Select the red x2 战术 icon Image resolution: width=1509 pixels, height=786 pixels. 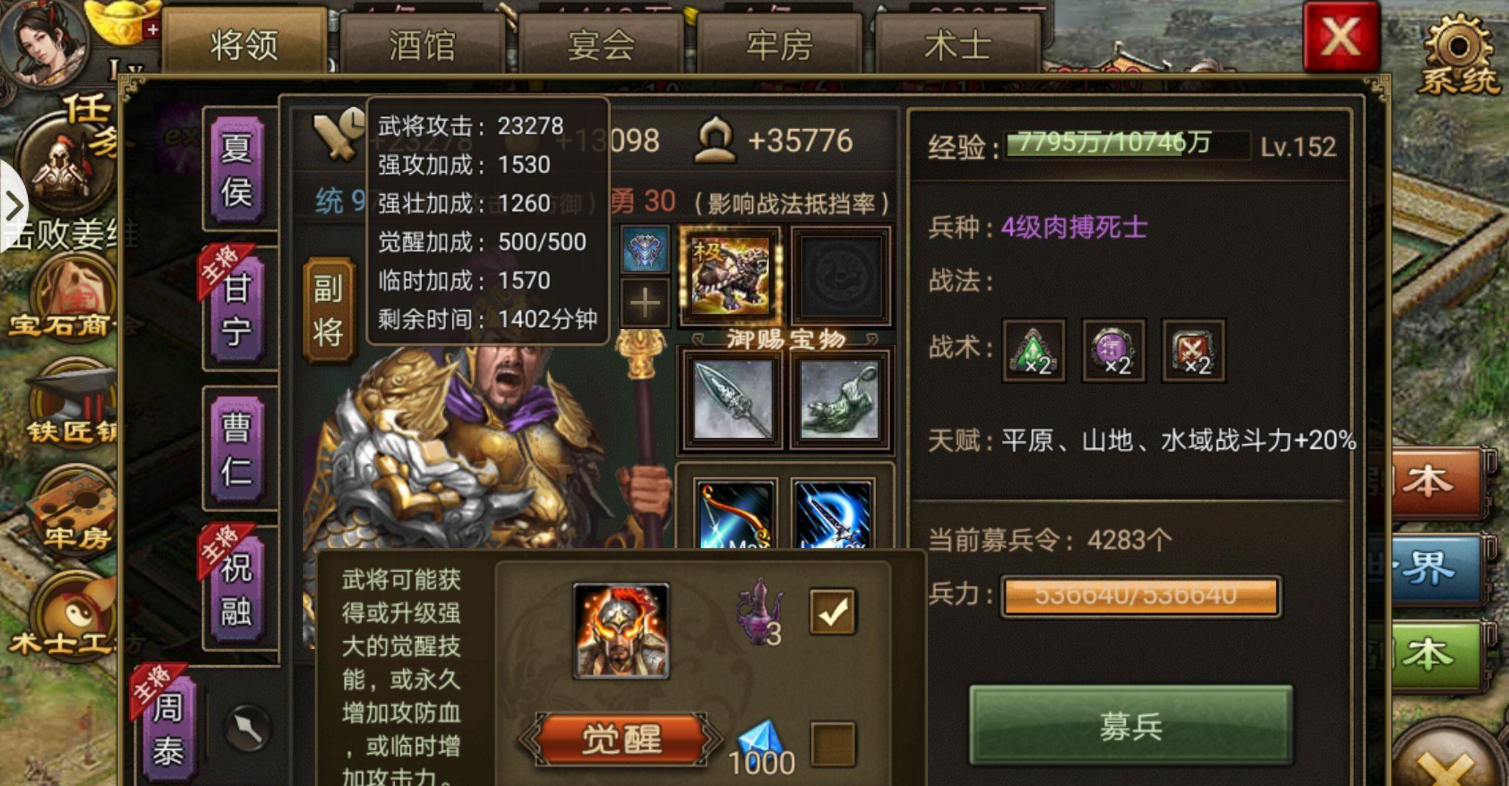pos(1192,352)
